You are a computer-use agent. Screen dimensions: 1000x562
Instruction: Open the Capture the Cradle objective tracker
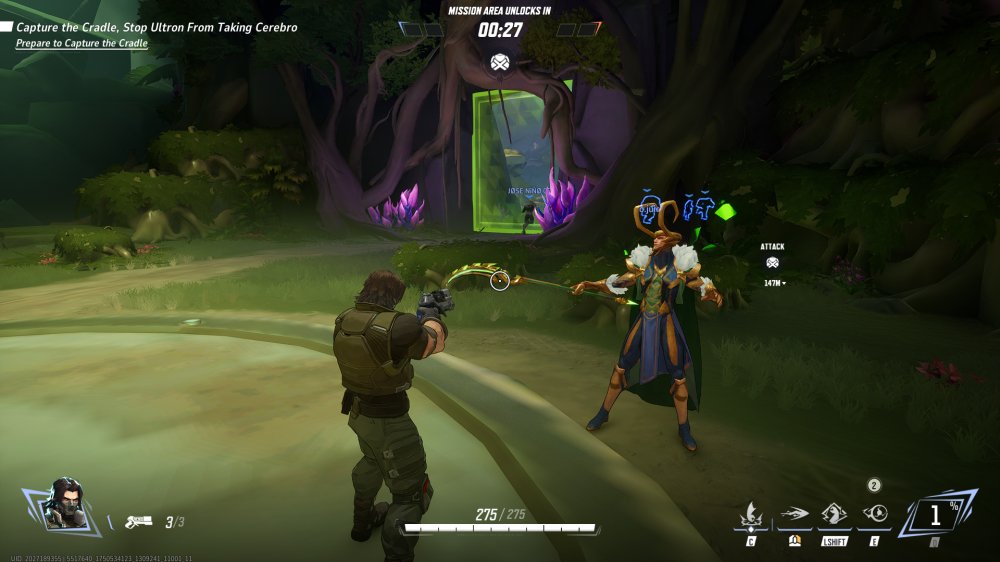coord(156,28)
